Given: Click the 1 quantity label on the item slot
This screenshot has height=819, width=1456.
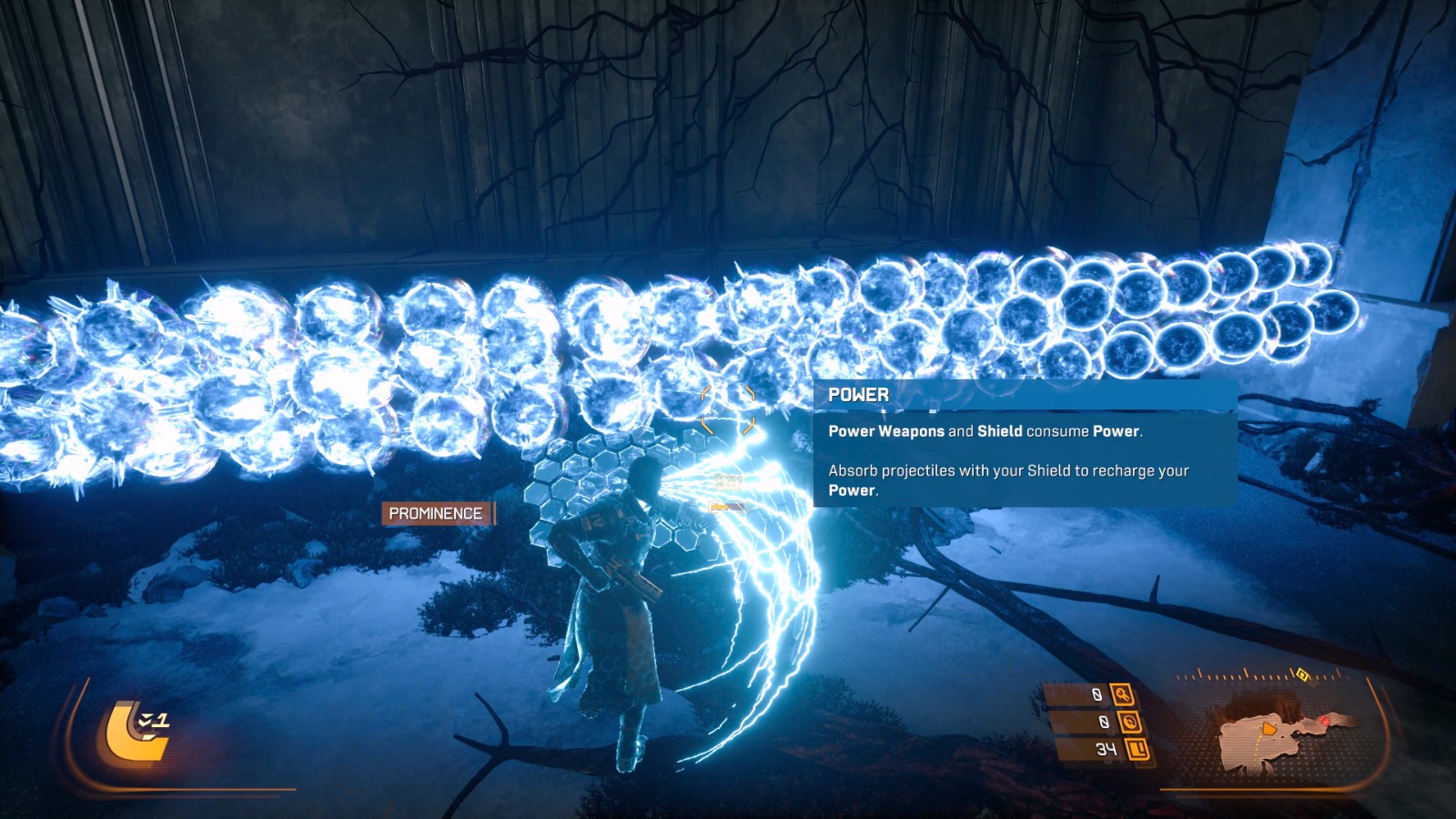Looking at the screenshot, I should click(x=162, y=721).
